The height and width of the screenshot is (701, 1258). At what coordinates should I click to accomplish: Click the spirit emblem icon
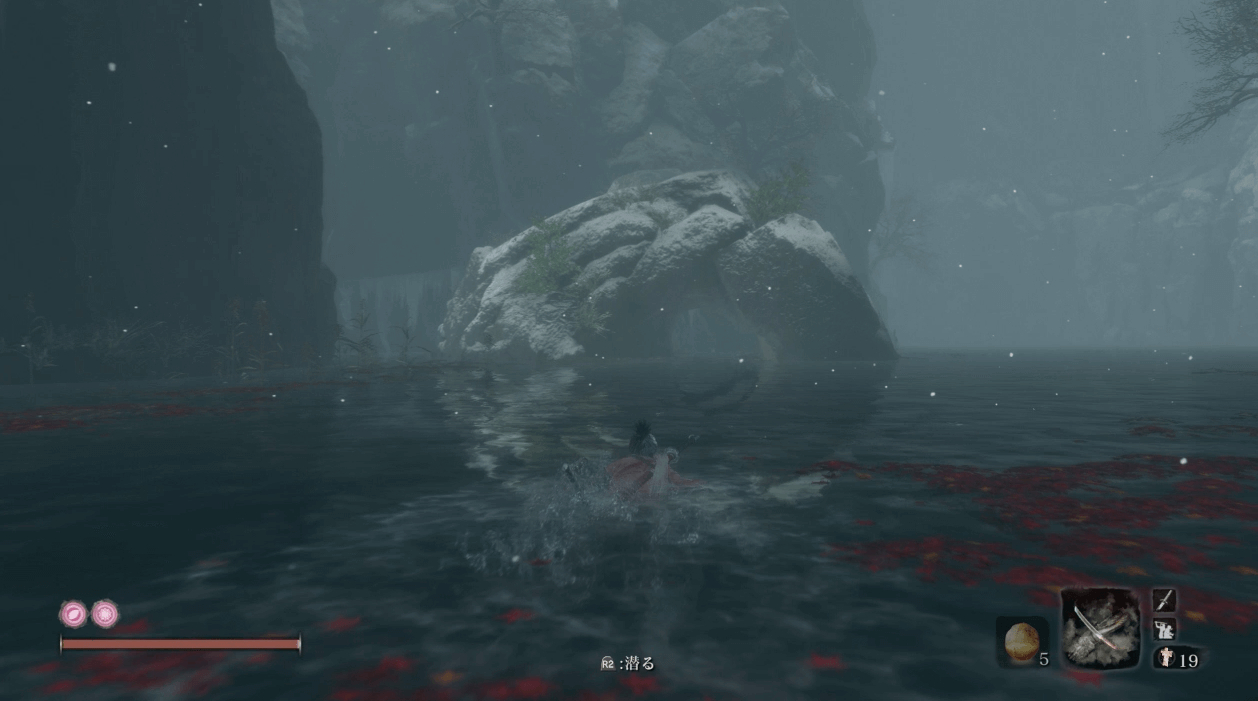1166,658
